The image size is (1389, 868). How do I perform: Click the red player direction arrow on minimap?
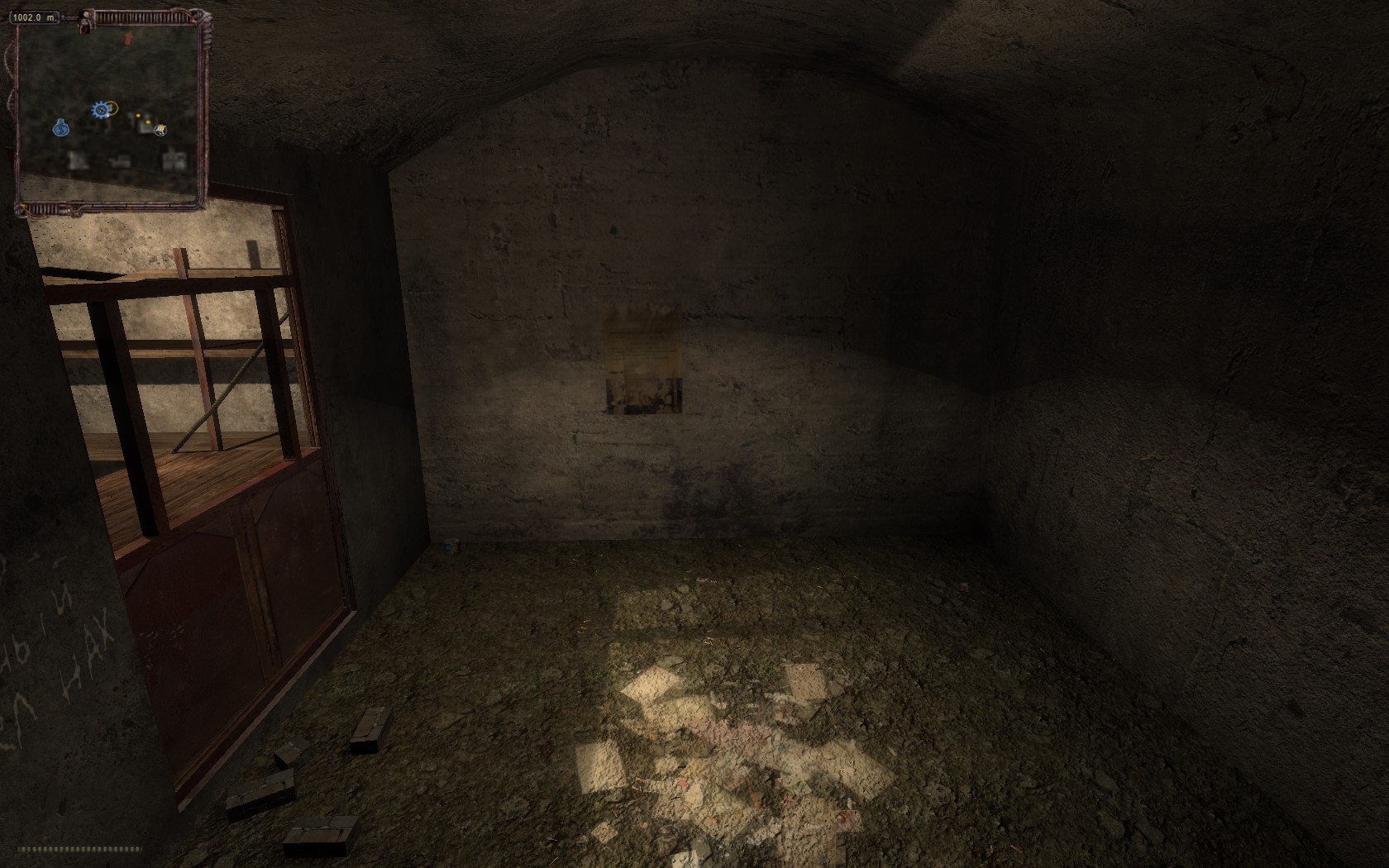[x=128, y=39]
